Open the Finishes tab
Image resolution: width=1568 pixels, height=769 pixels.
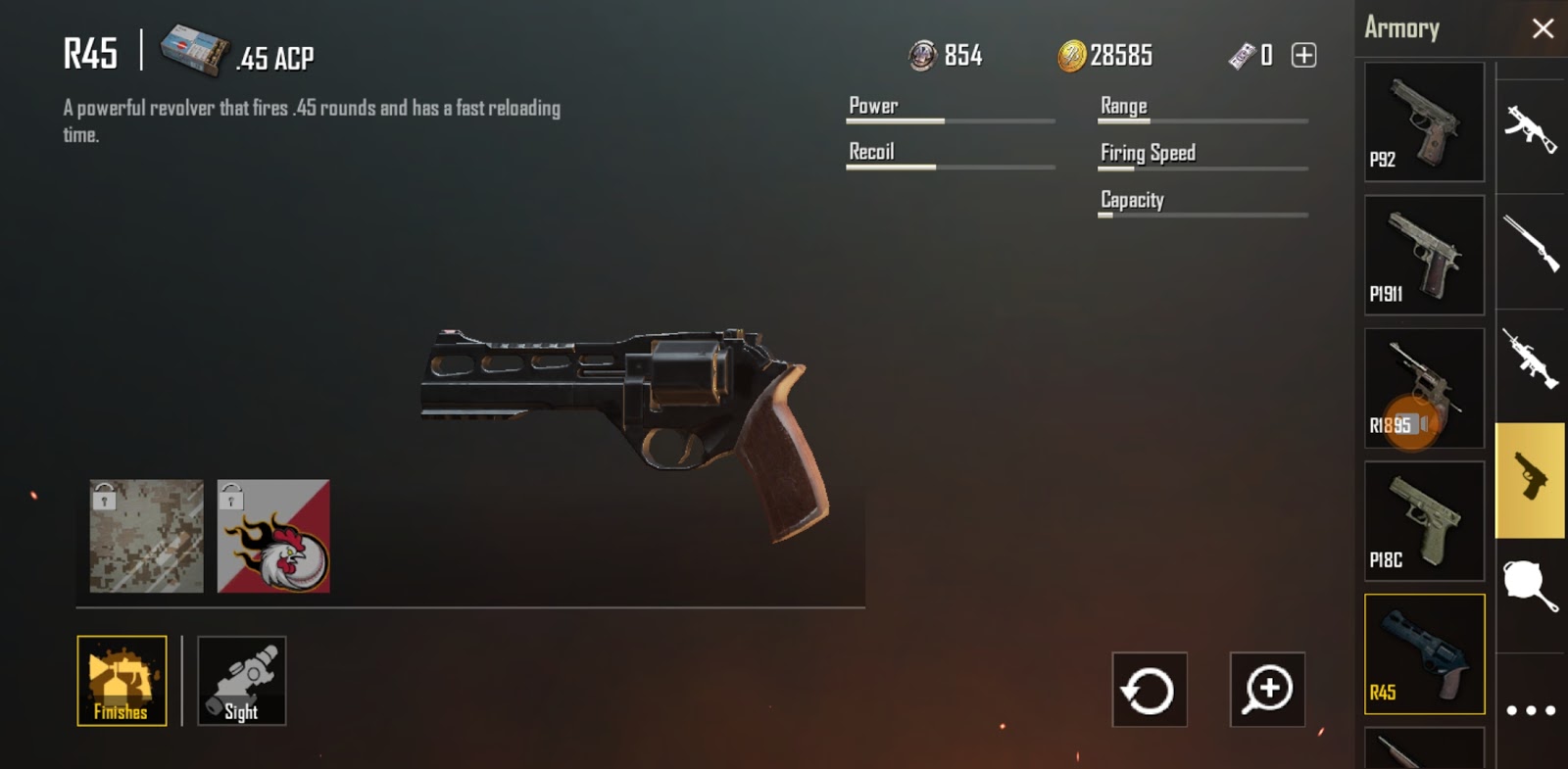pos(122,681)
